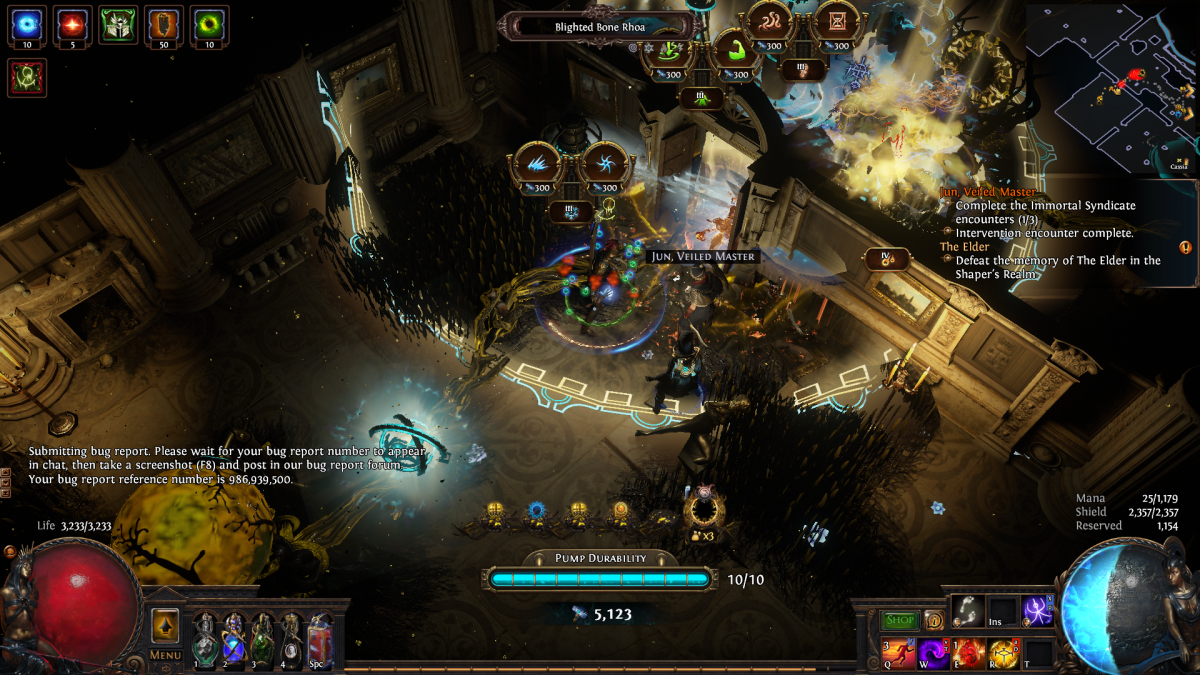Viewport: 1200px width, 675px height.
Task: Select the footprints movement skill
Action: 967,612
